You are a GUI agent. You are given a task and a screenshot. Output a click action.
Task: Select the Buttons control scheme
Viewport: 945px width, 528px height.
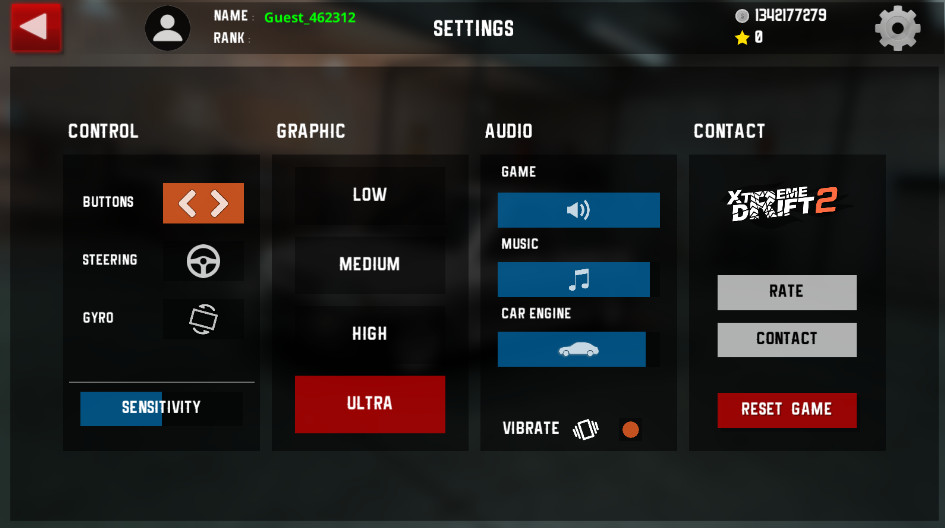tap(203, 203)
